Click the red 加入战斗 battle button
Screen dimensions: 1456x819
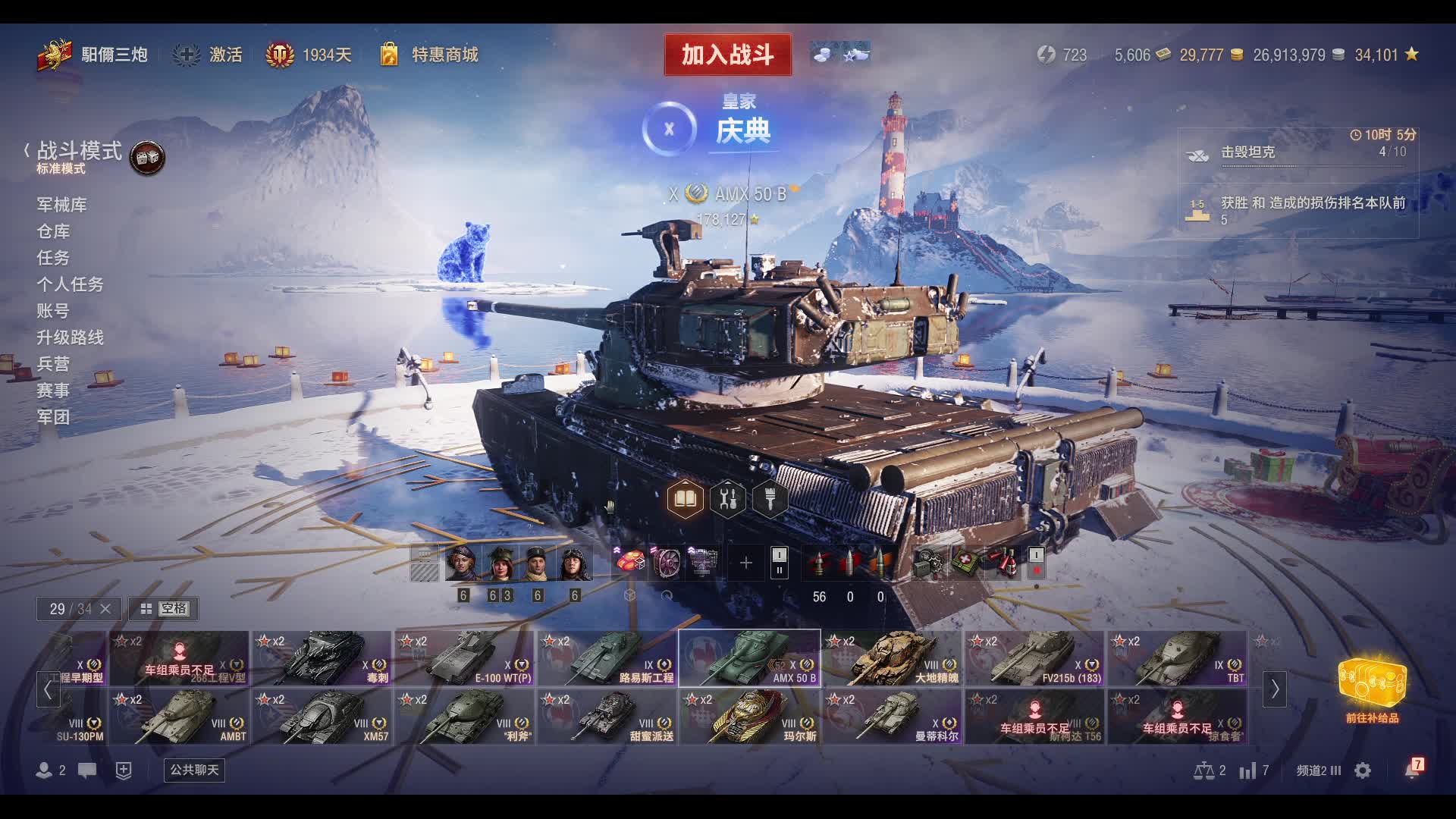pyautogui.click(x=727, y=55)
